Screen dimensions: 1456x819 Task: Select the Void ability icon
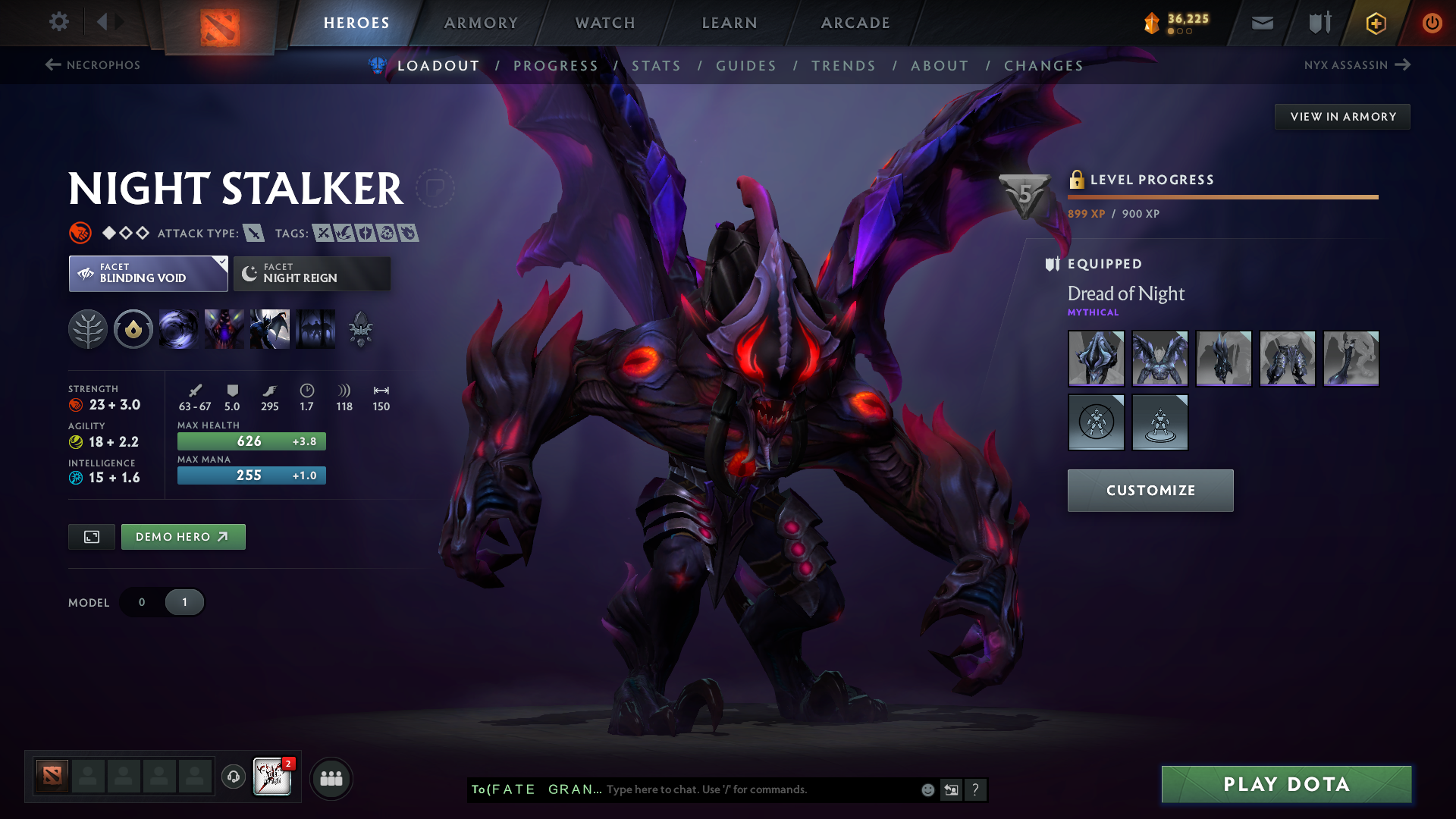tap(179, 329)
